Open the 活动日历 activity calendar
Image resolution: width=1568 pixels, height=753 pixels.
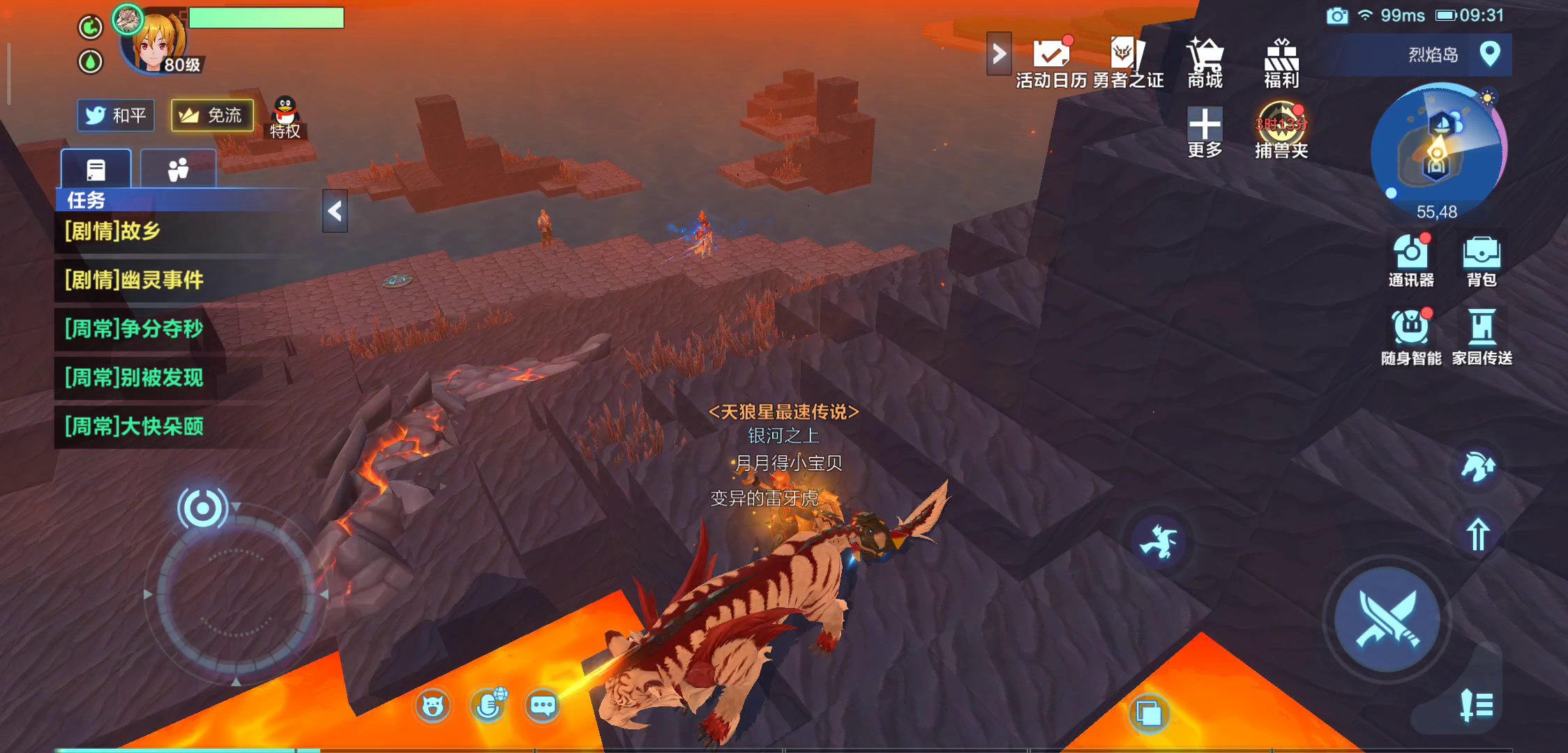click(x=1051, y=63)
